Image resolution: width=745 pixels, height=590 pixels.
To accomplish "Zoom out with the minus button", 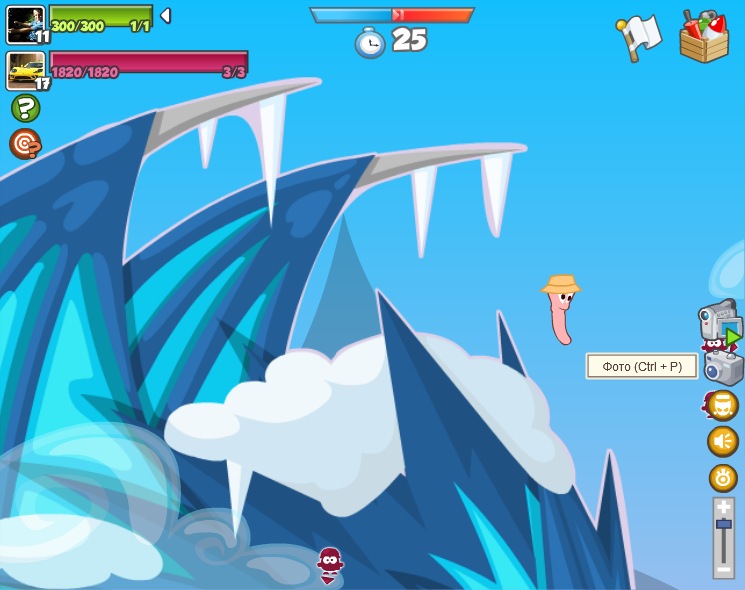I will pyautogui.click(x=723, y=569).
